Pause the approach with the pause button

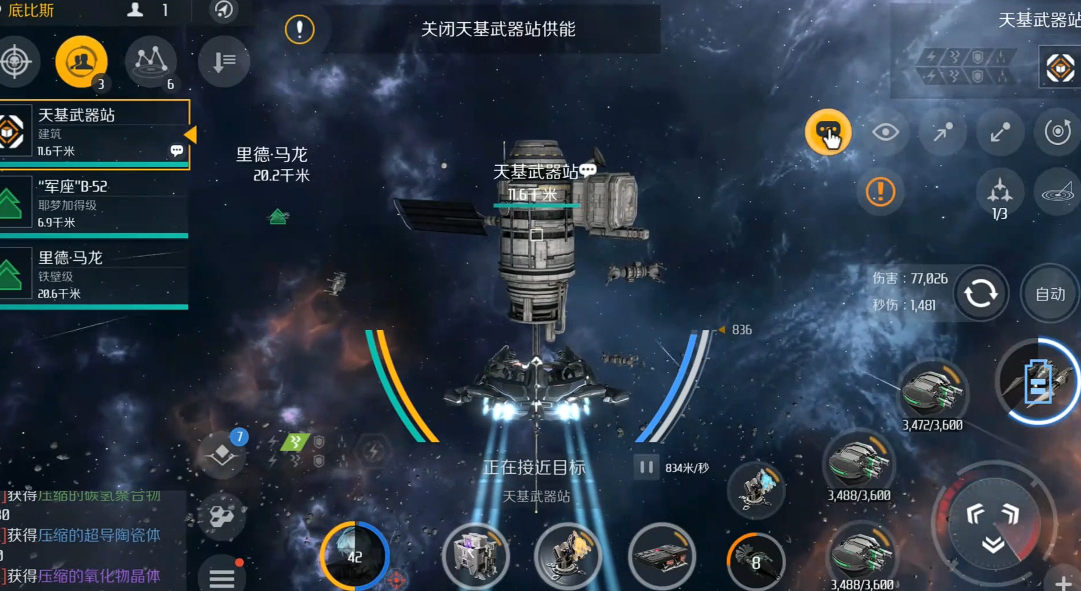646,467
